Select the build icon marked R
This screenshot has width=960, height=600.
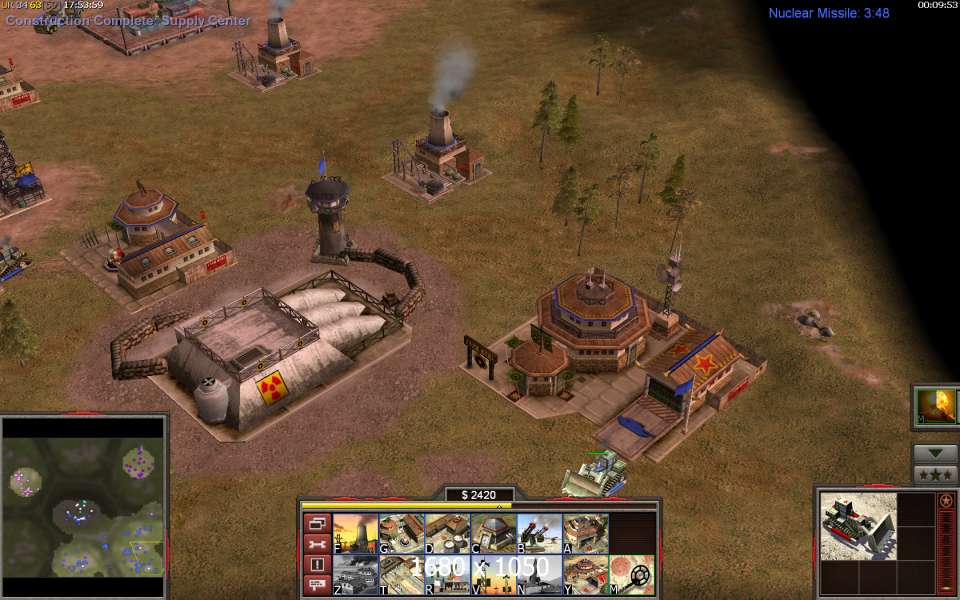[448, 575]
